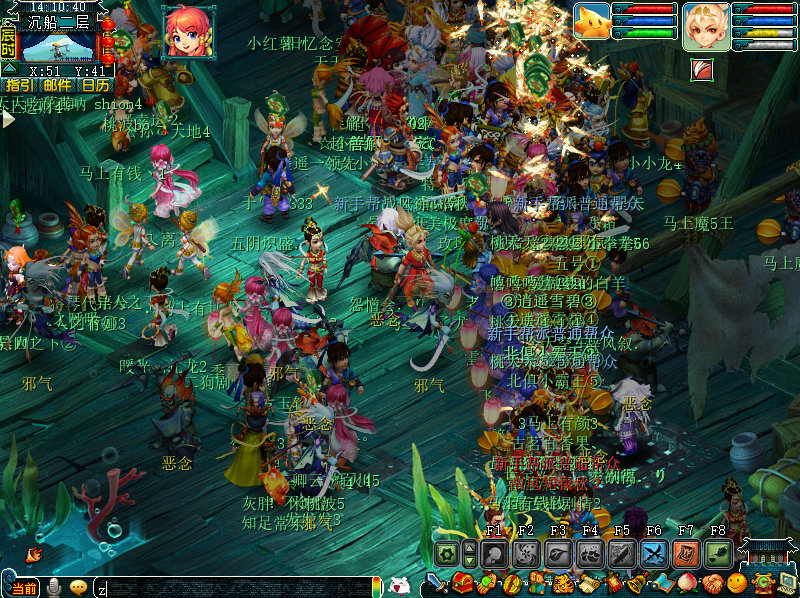Image resolution: width=800 pixels, height=598 pixels.
Task: Click the sword attack icon in bottom toolbar
Action: tap(437, 583)
